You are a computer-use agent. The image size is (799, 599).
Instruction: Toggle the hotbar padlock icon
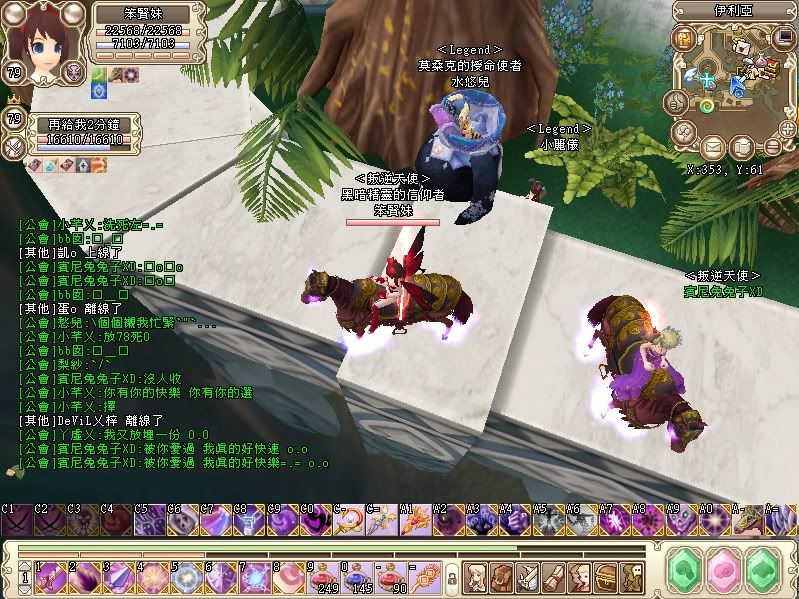(x=450, y=577)
